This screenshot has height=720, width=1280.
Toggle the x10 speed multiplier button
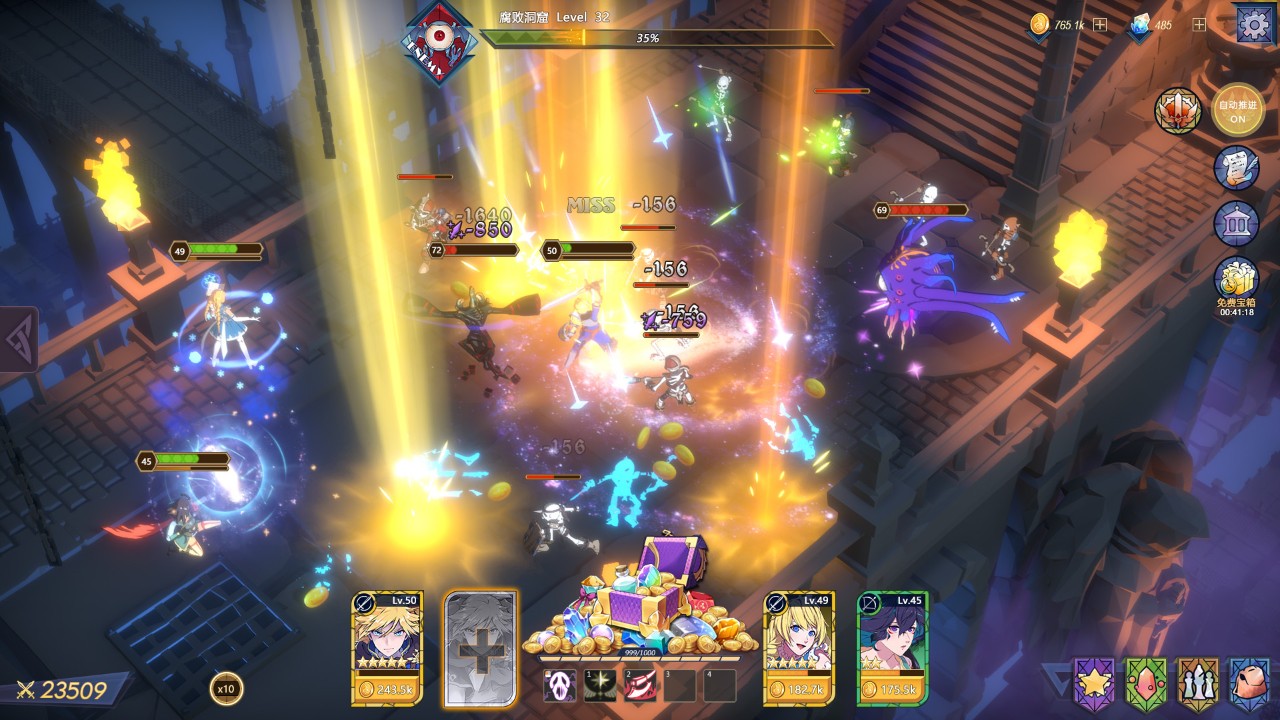tap(227, 688)
